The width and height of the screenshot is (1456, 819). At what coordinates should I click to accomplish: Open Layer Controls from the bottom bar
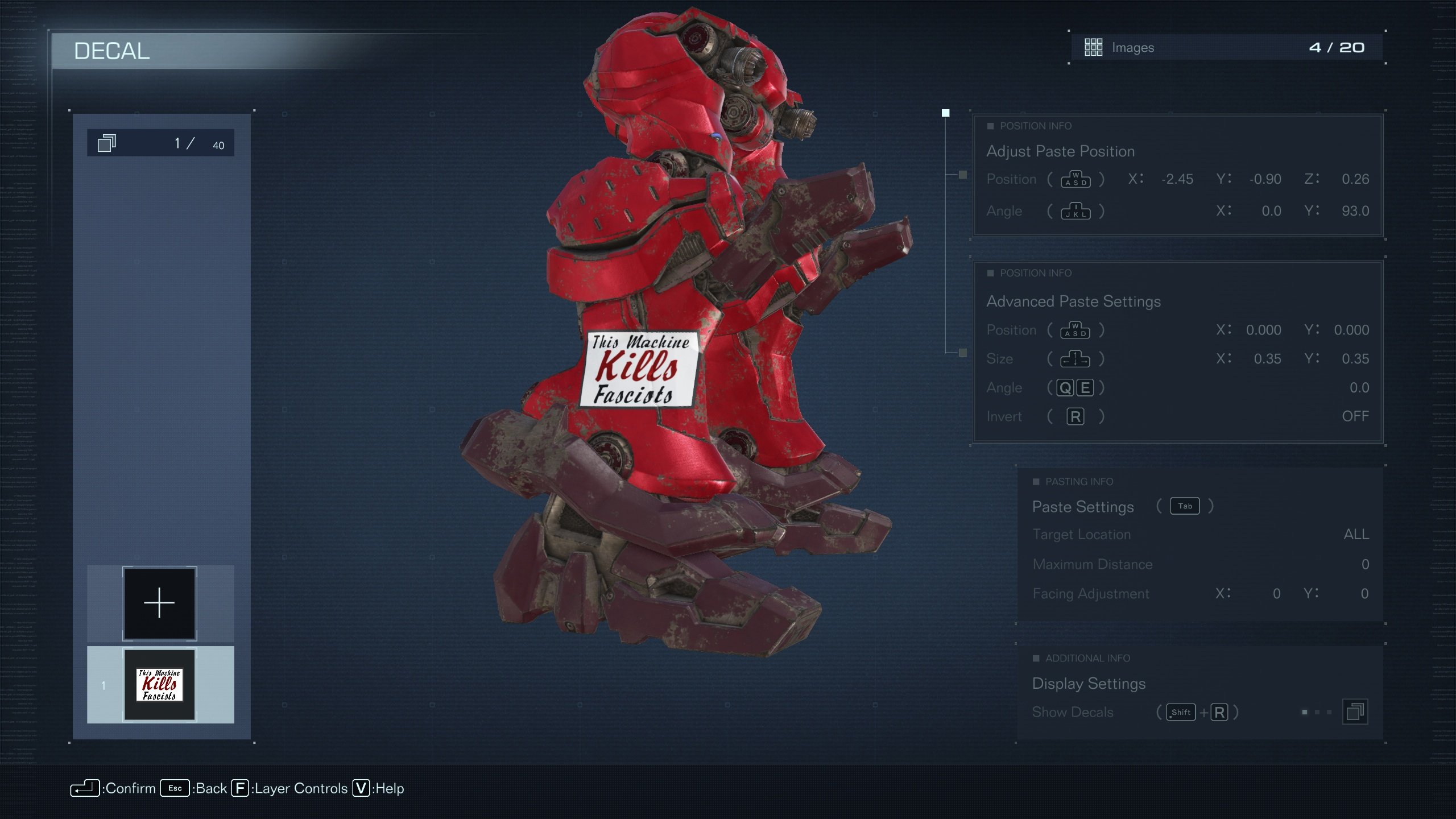click(289, 788)
